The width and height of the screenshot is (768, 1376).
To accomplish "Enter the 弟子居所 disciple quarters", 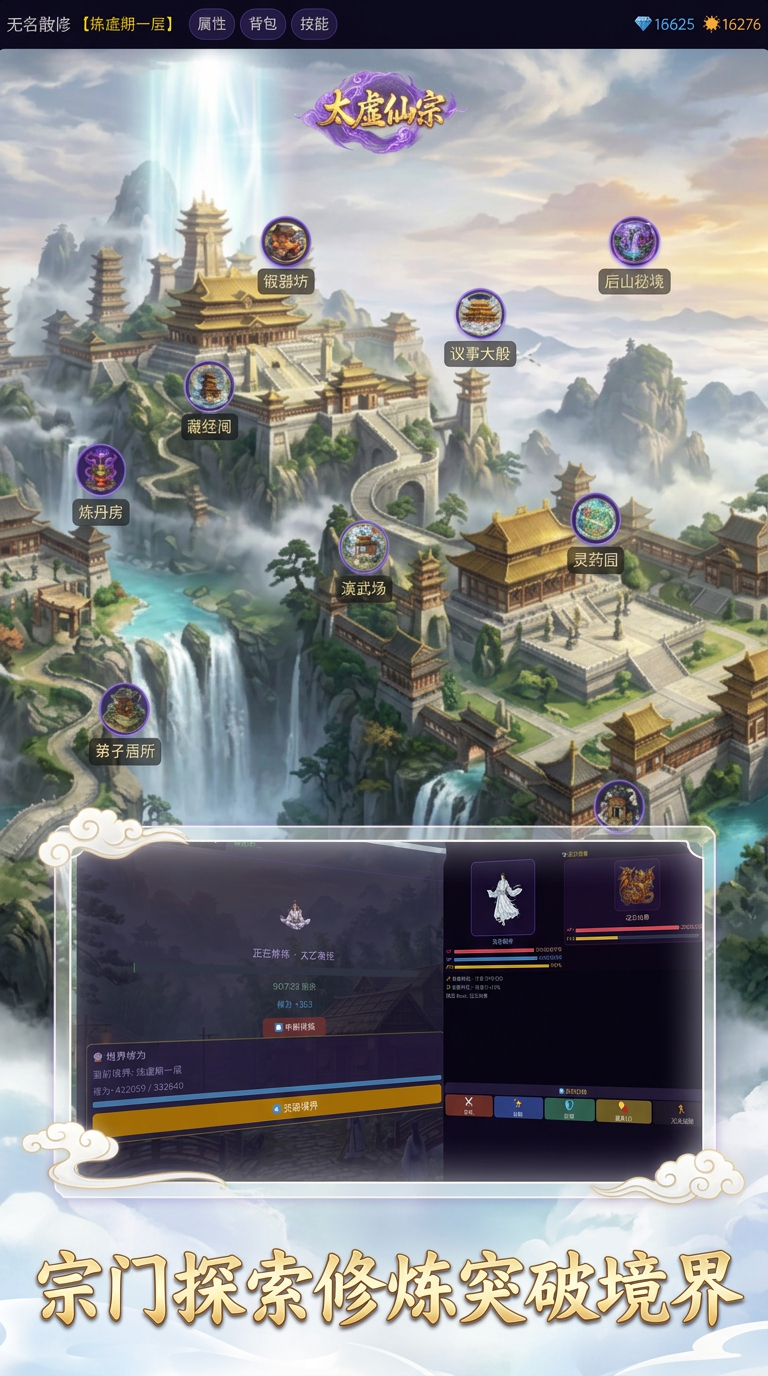I will click(x=125, y=709).
